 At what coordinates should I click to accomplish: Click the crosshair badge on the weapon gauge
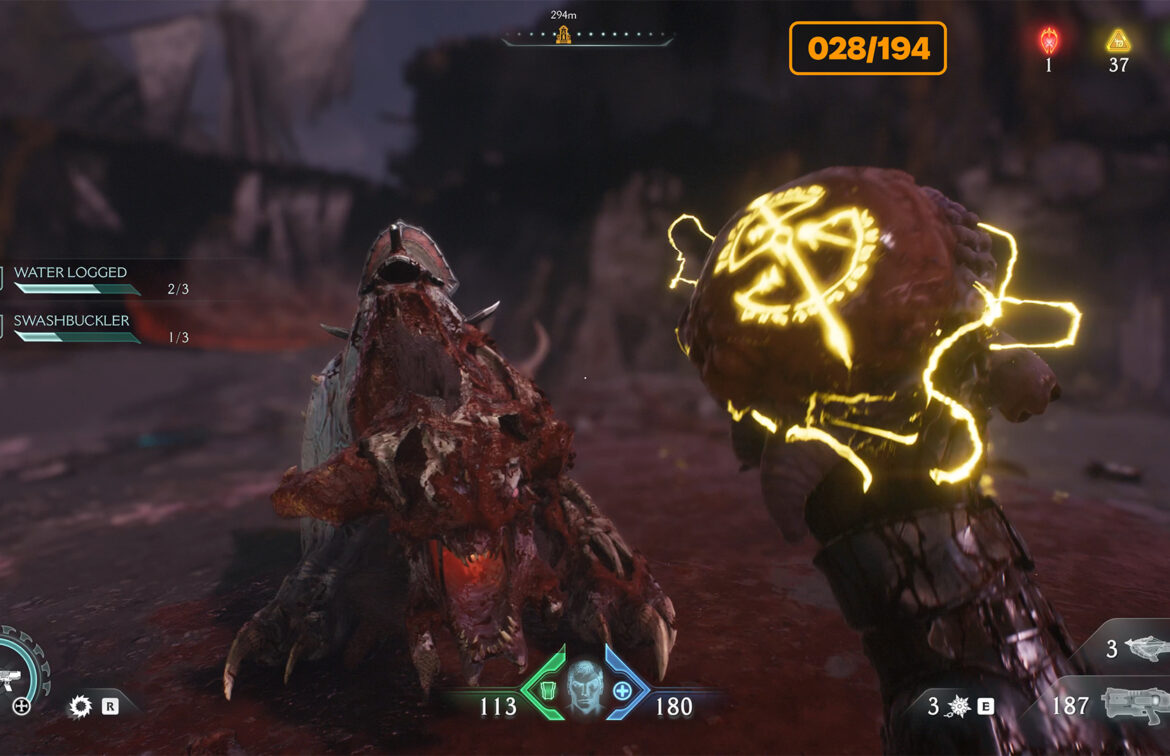pyautogui.click(x=21, y=706)
